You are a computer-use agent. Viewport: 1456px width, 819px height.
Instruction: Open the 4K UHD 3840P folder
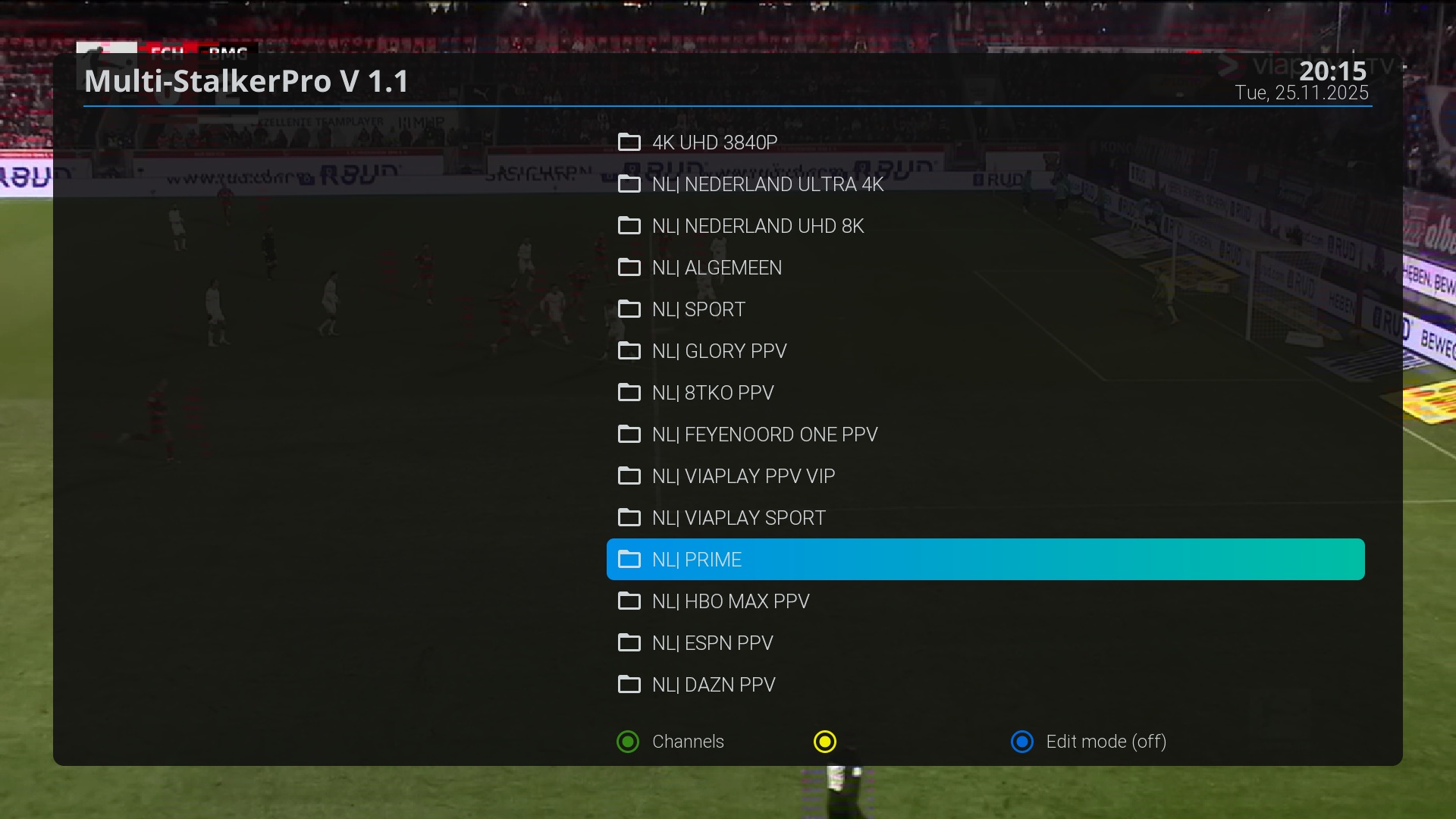tap(714, 143)
